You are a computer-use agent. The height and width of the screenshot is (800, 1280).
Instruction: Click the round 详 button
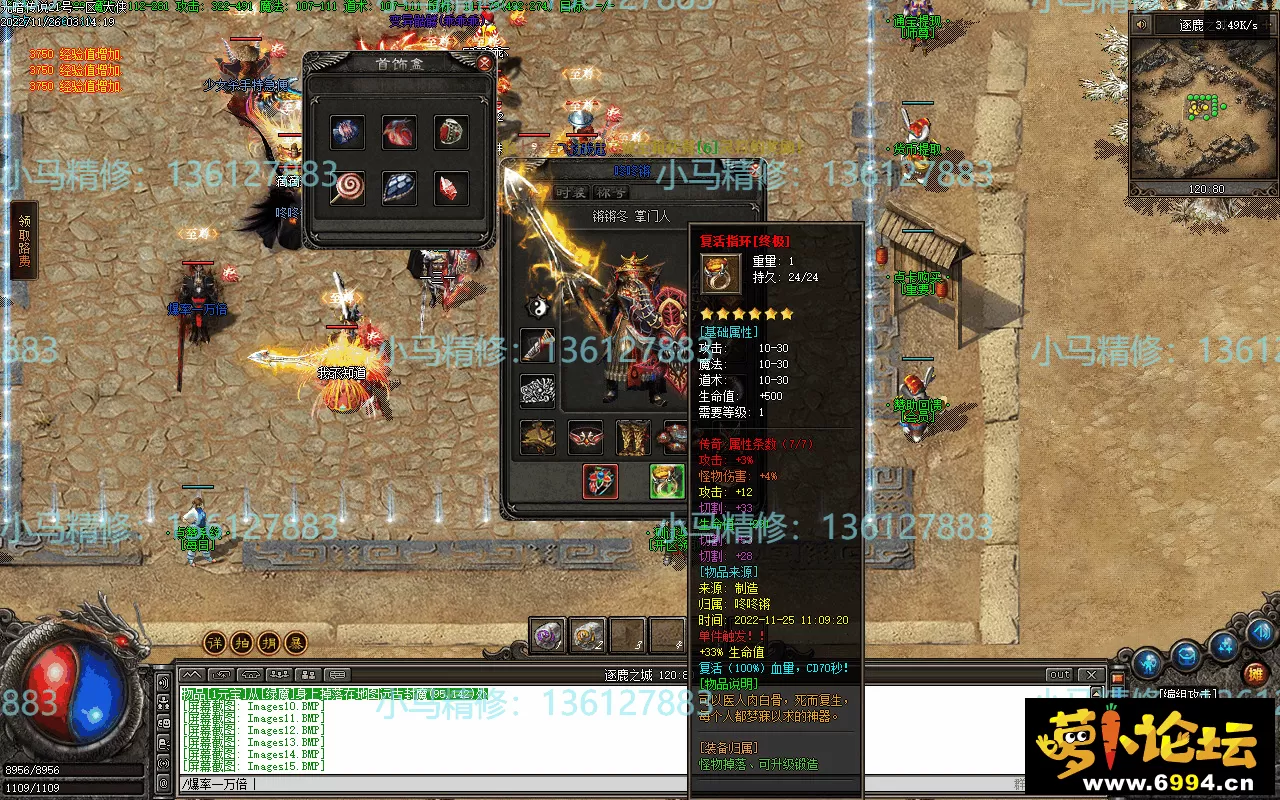click(215, 642)
